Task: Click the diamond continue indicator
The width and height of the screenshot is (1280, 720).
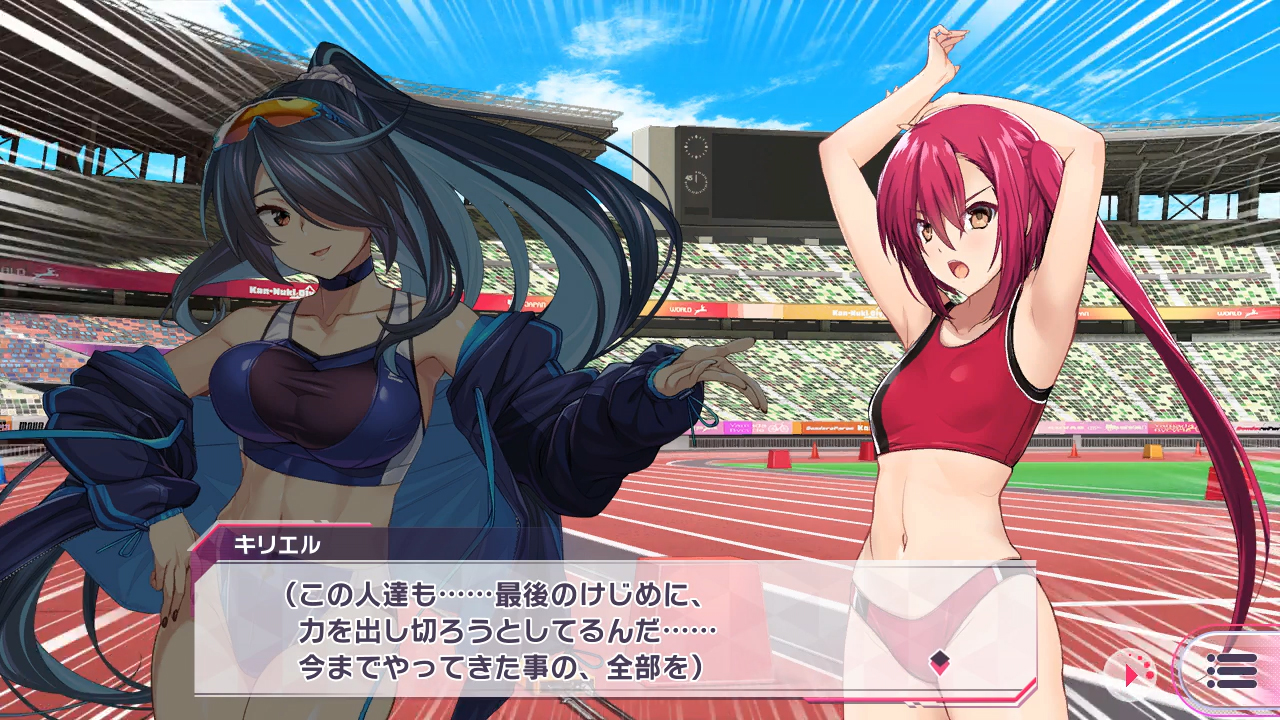Action: pyautogui.click(x=939, y=660)
